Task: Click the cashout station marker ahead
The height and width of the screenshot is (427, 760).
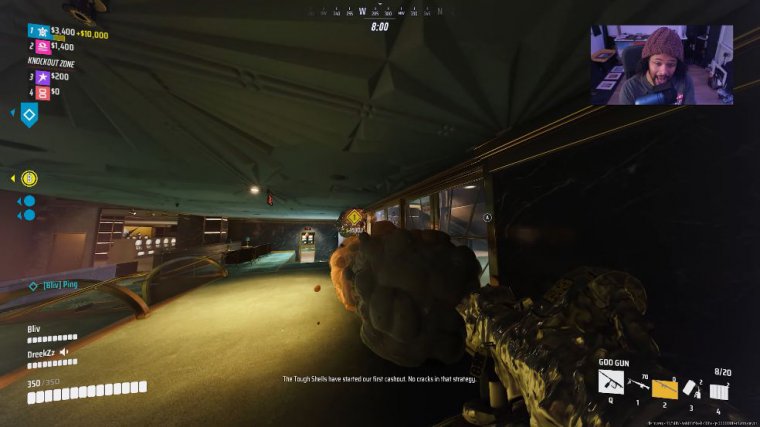Action: (354, 218)
